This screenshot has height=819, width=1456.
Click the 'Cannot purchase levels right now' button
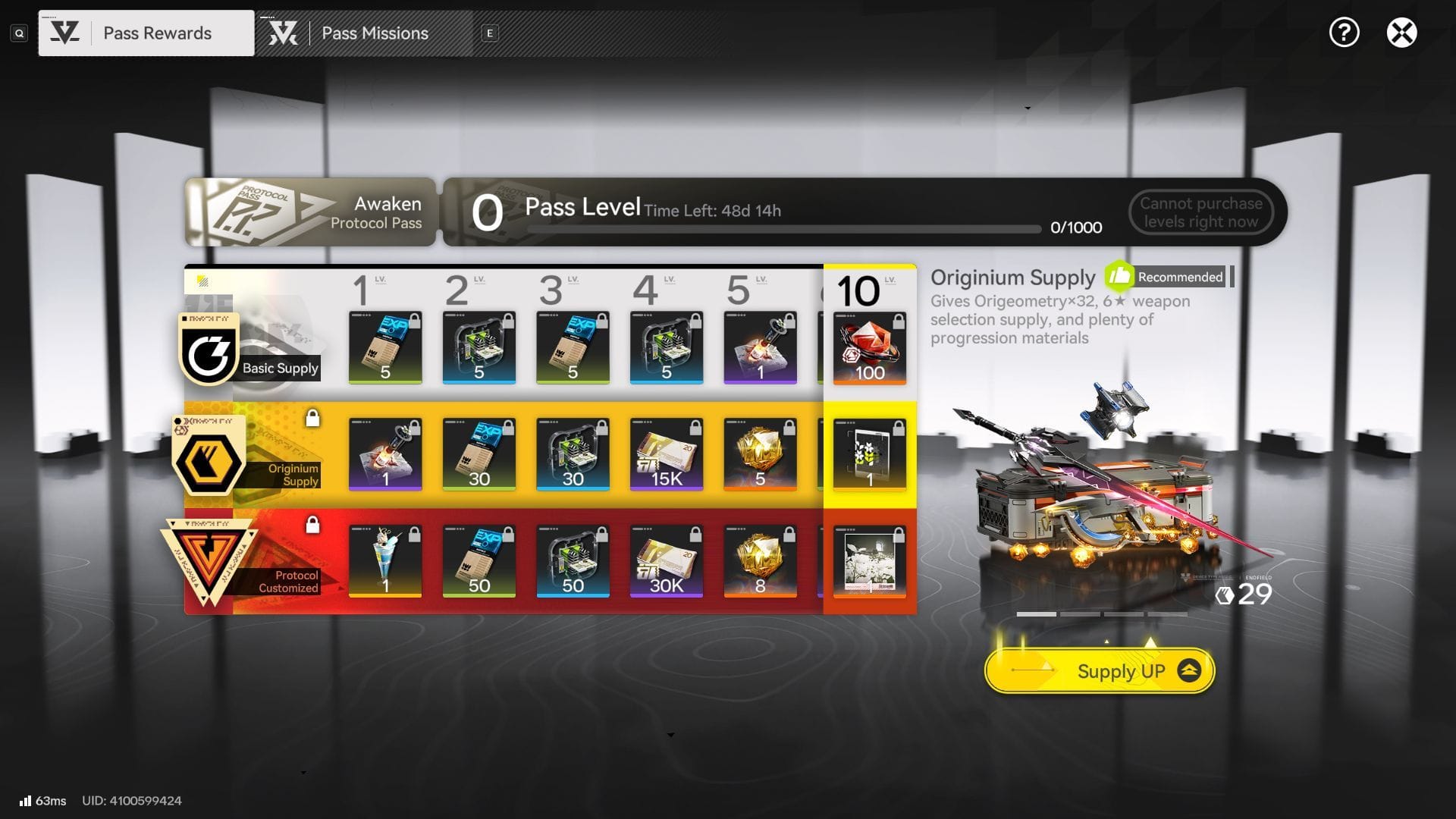pos(1200,212)
